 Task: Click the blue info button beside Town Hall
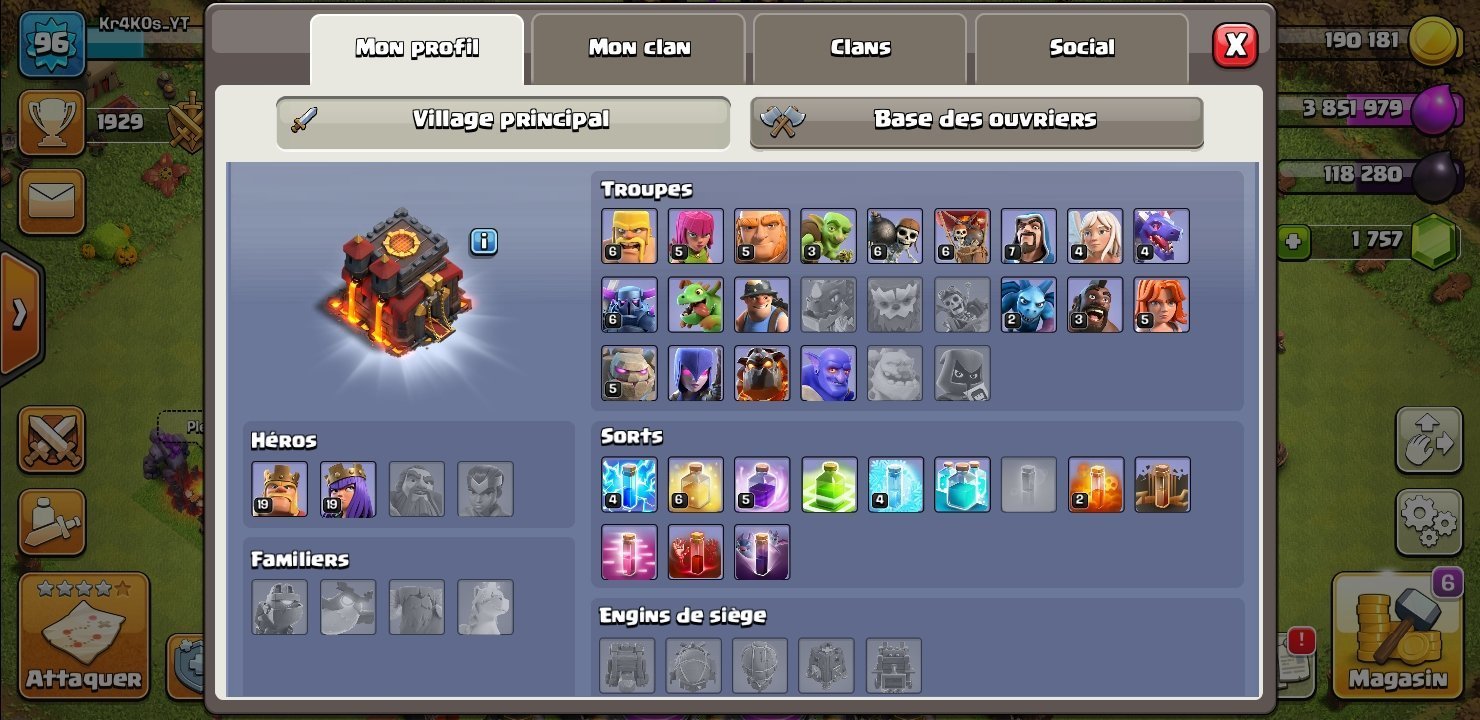pyautogui.click(x=484, y=241)
